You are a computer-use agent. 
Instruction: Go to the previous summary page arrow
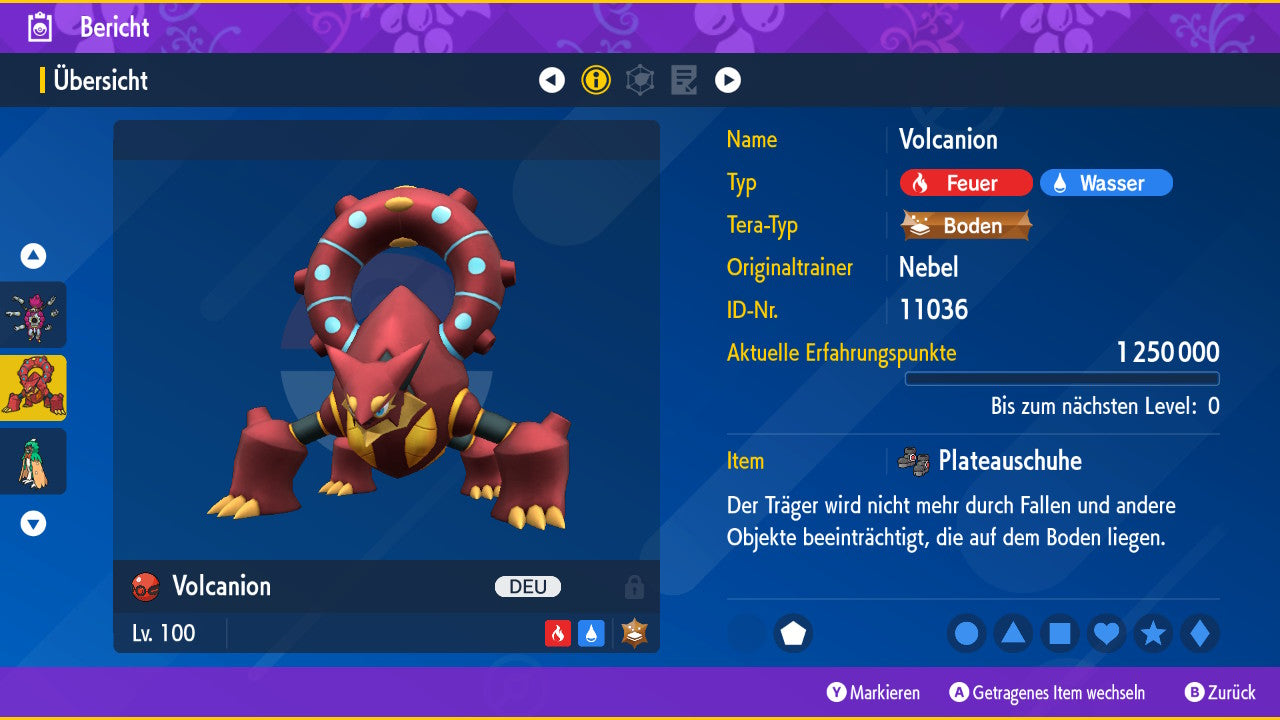click(552, 80)
